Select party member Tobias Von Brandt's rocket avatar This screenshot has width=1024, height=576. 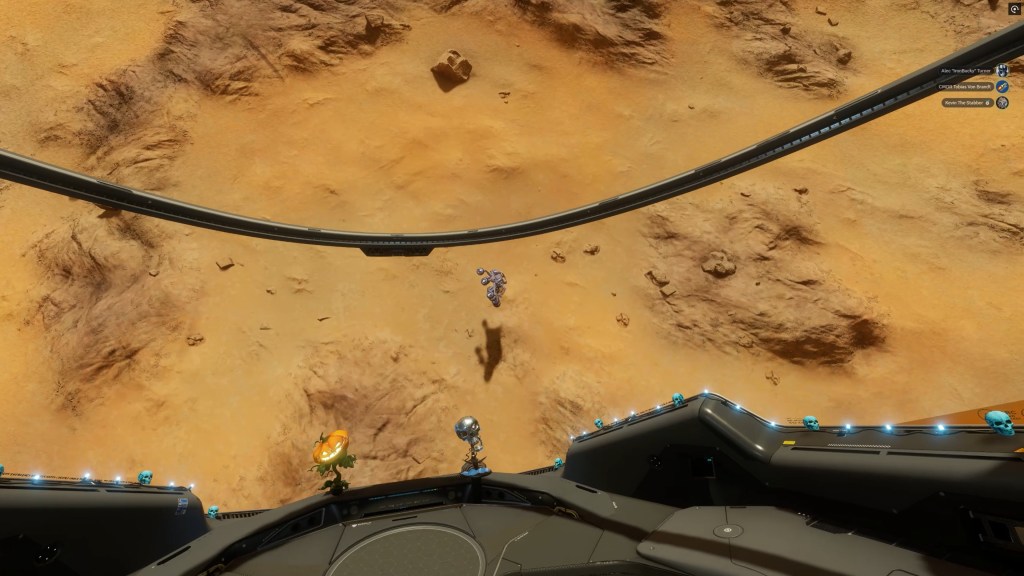(1002, 87)
